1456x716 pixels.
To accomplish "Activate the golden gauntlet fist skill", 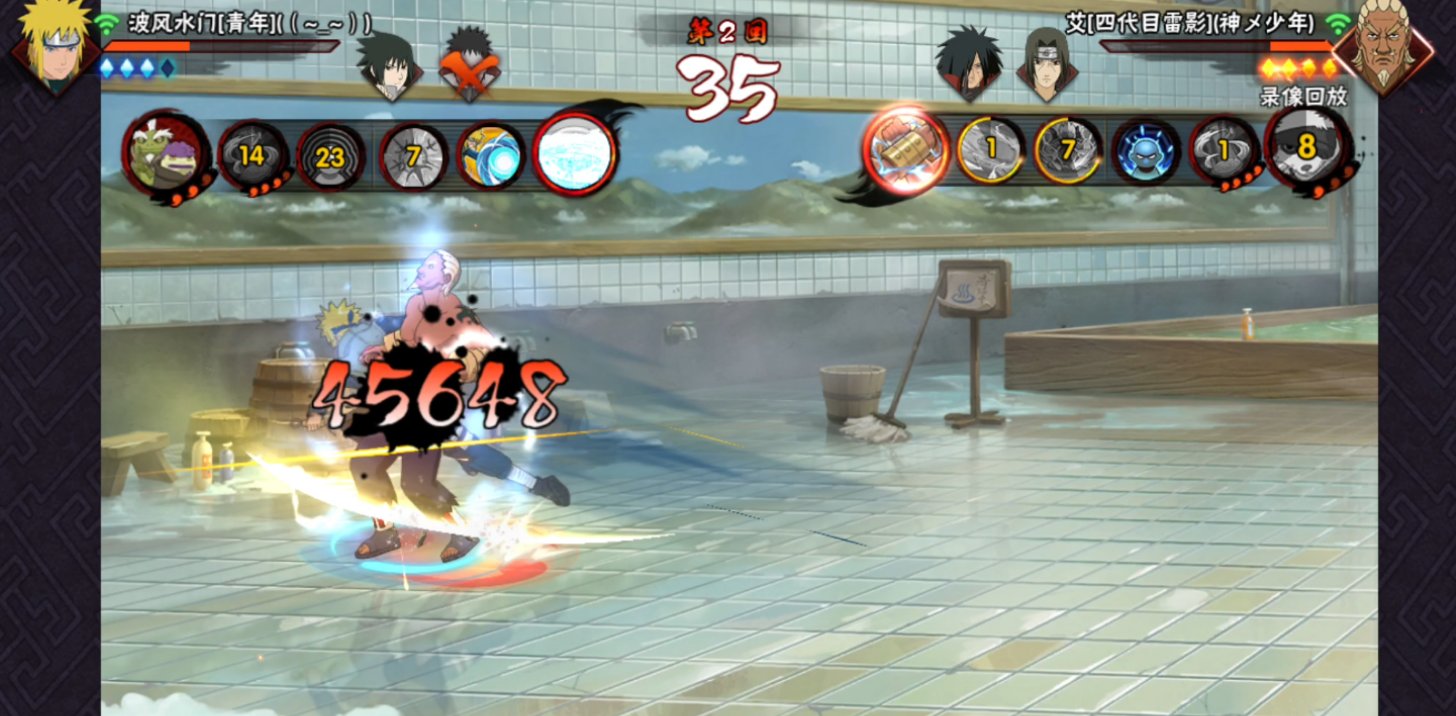I will (905, 151).
